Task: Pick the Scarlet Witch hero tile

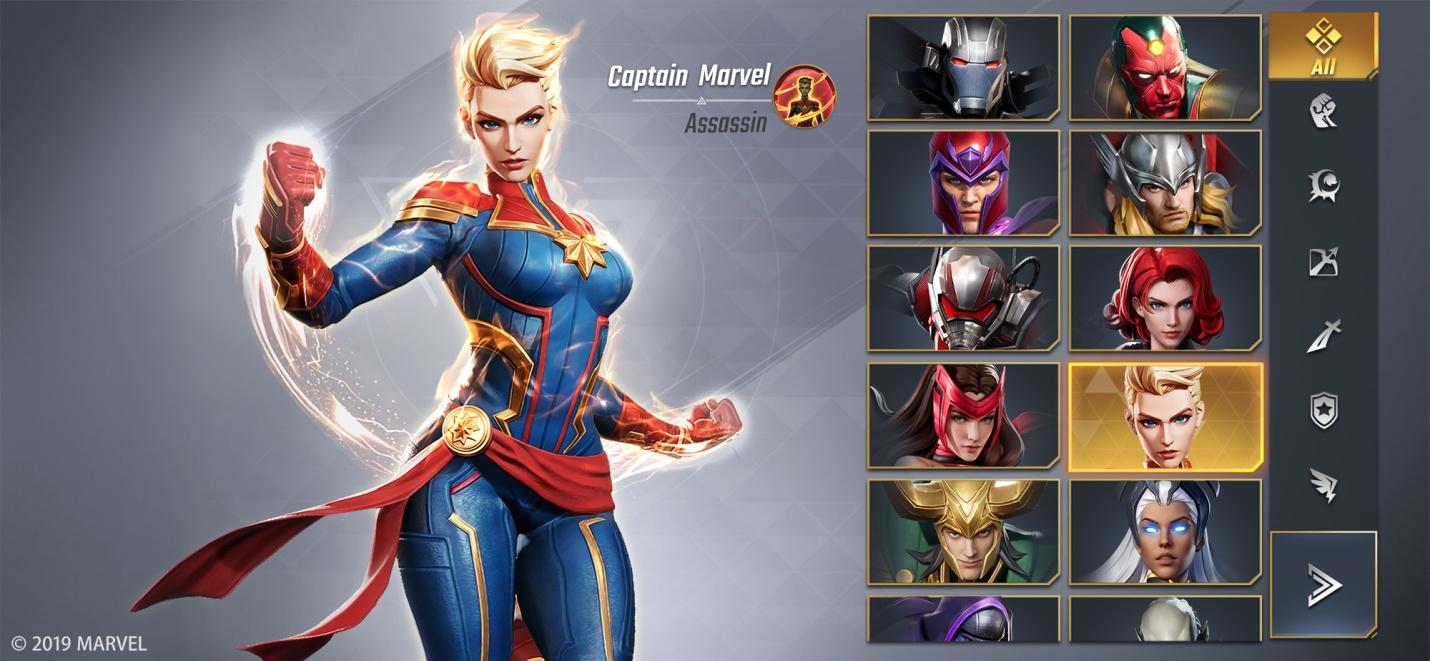Action: pyautogui.click(x=963, y=416)
